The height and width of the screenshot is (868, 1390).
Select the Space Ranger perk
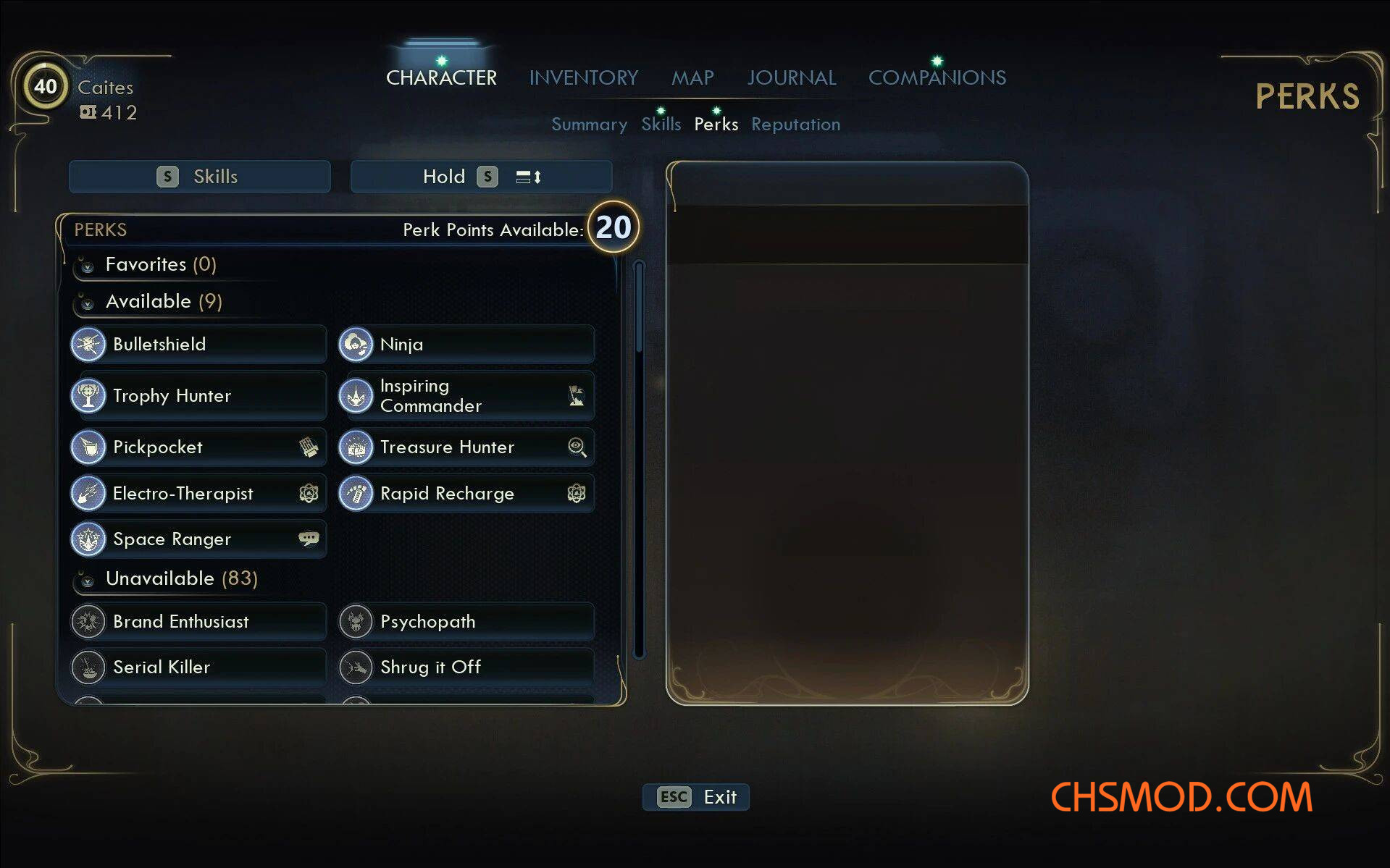[x=198, y=539]
